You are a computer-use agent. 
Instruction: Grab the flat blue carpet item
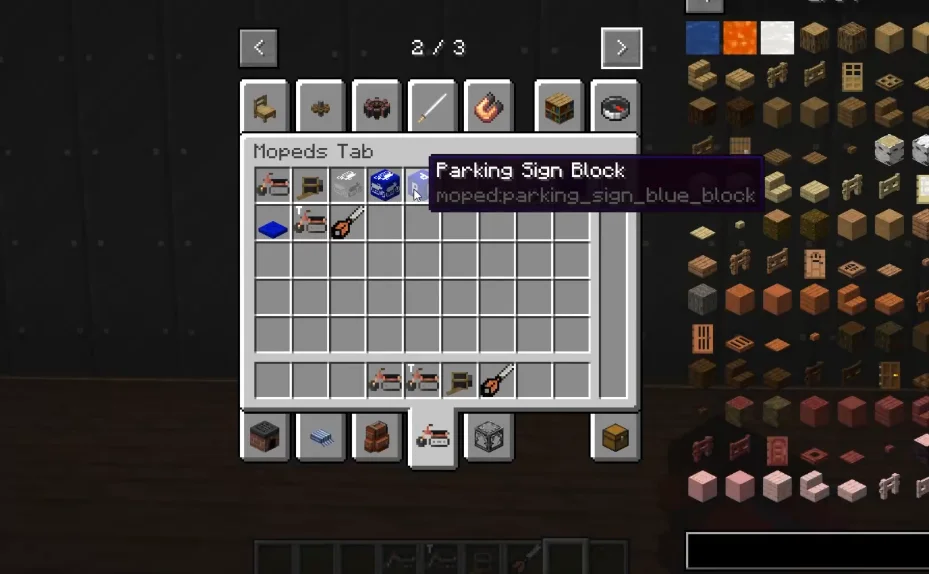pyautogui.click(x=272, y=224)
